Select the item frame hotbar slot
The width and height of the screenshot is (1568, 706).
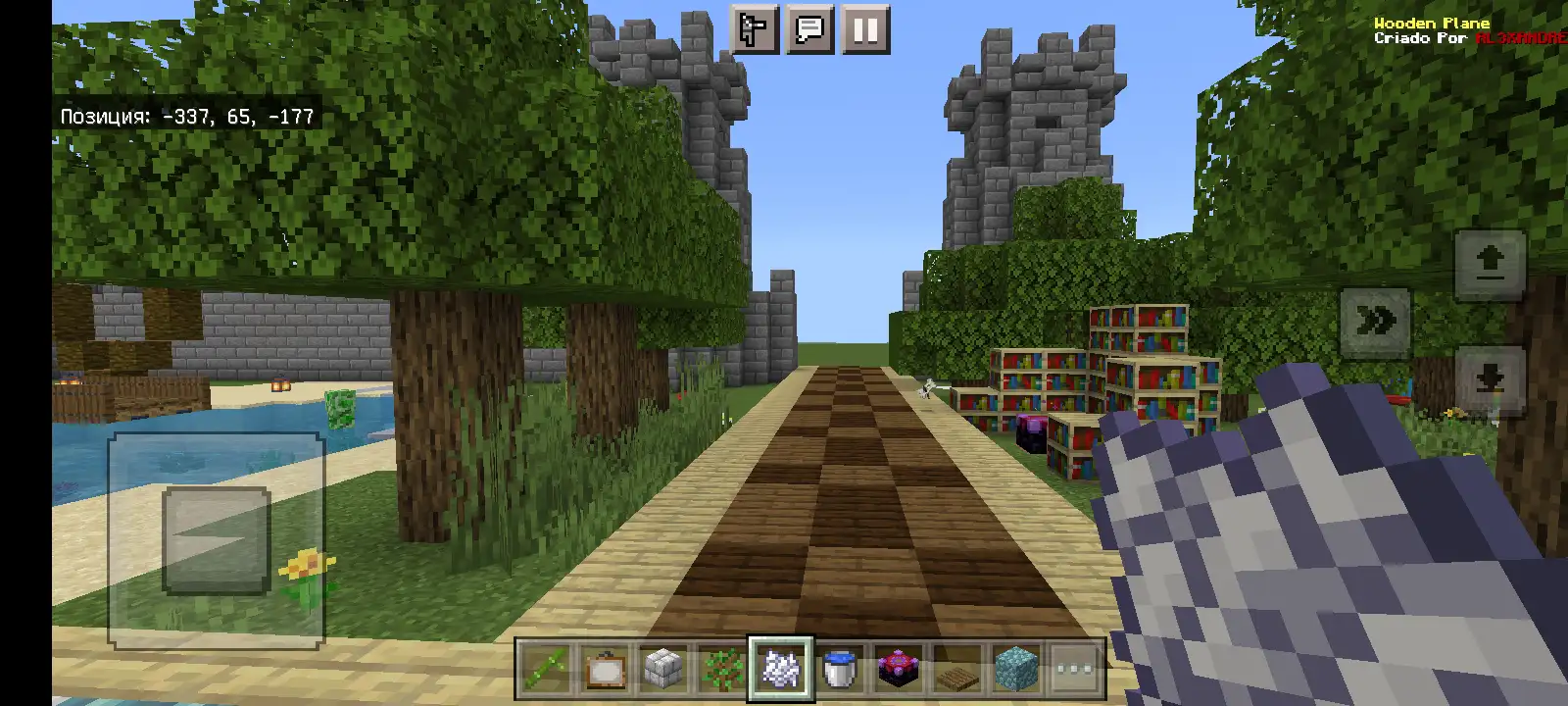(x=605, y=670)
